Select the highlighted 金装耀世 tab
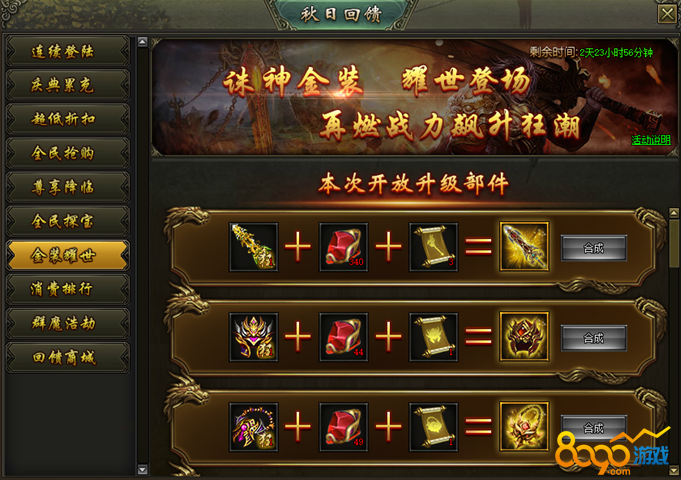This screenshot has height=480, width=681. coord(67,254)
